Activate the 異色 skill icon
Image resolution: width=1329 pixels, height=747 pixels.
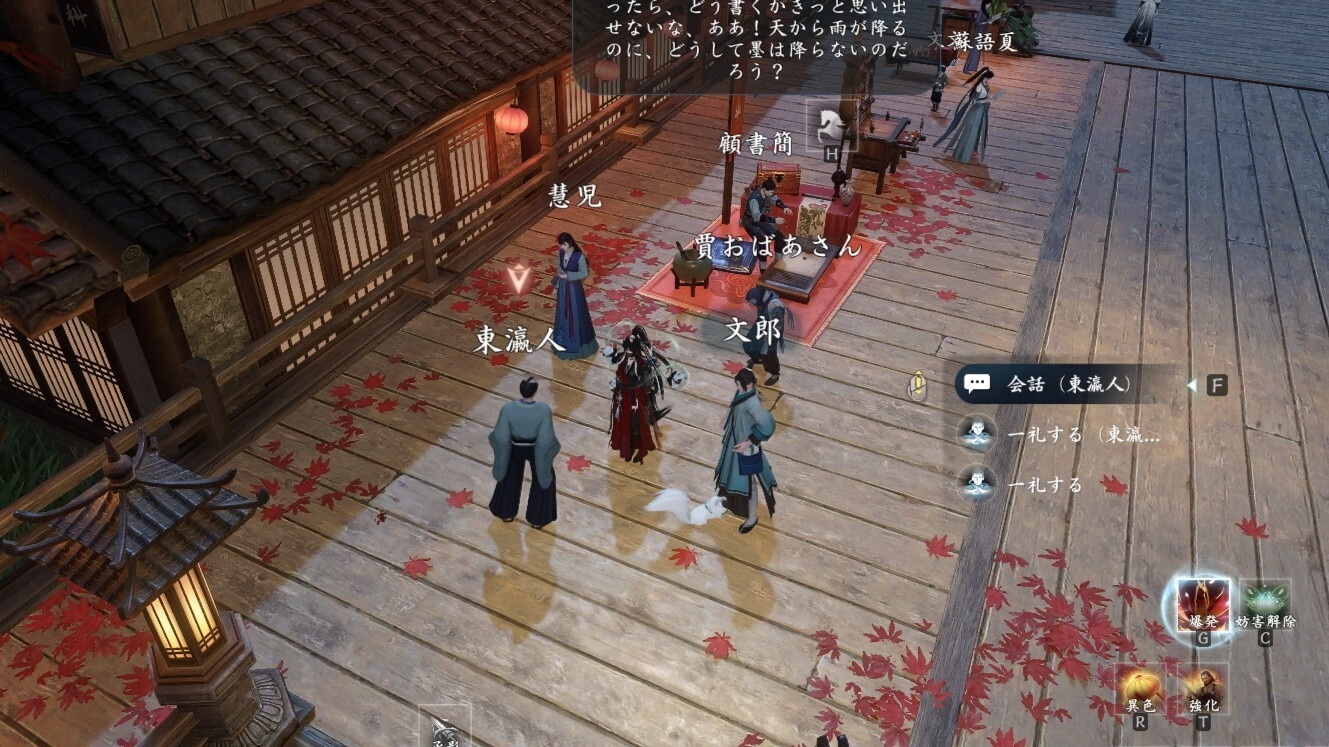[x=1141, y=687]
